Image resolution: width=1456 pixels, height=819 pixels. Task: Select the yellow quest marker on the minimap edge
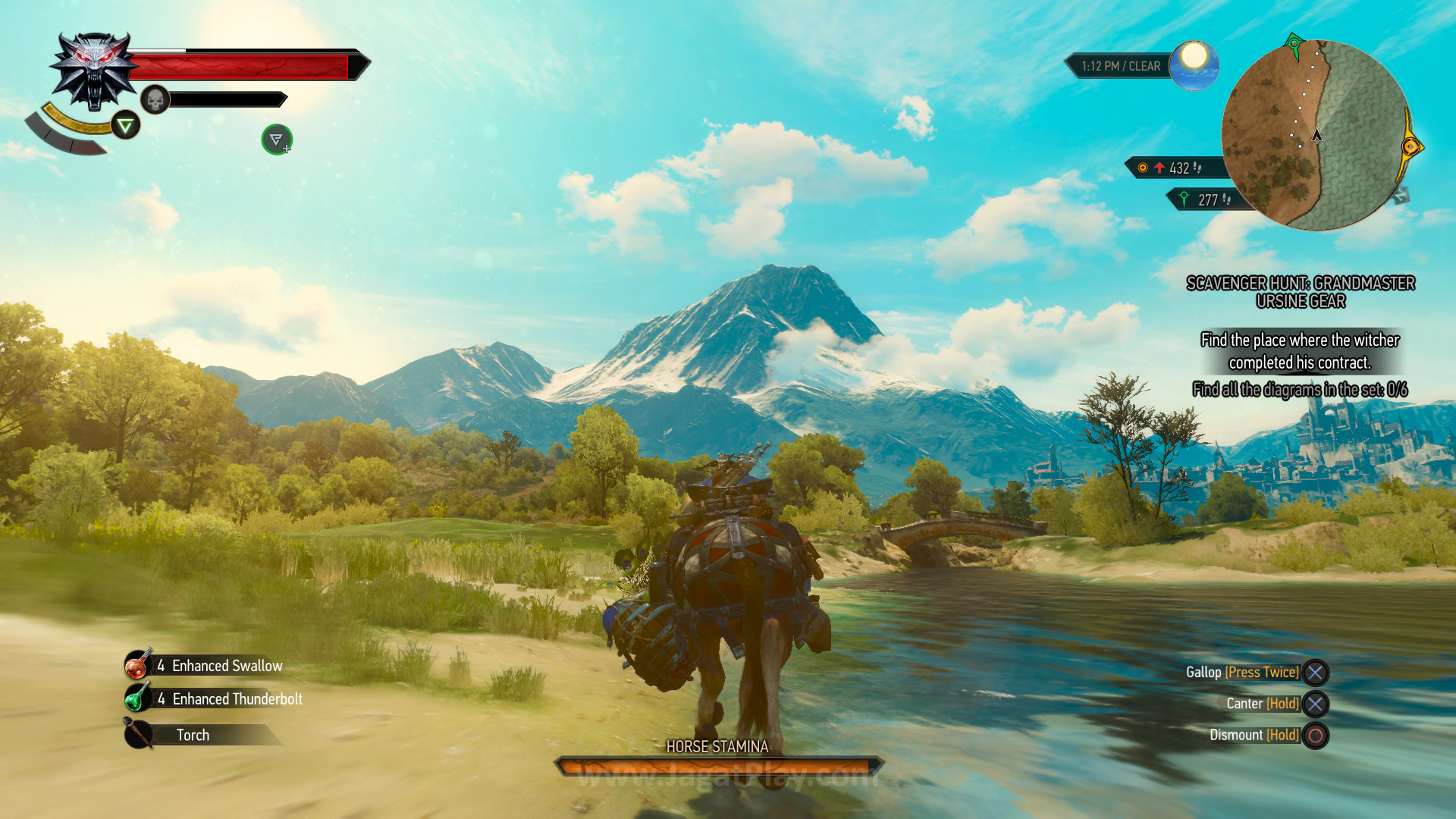(x=1410, y=146)
